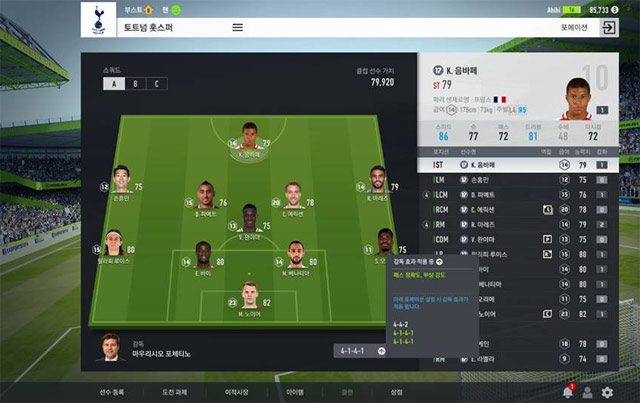Switch to squad tab A
This screenshot has width=640, height=403.
click(x=113, y=84)
